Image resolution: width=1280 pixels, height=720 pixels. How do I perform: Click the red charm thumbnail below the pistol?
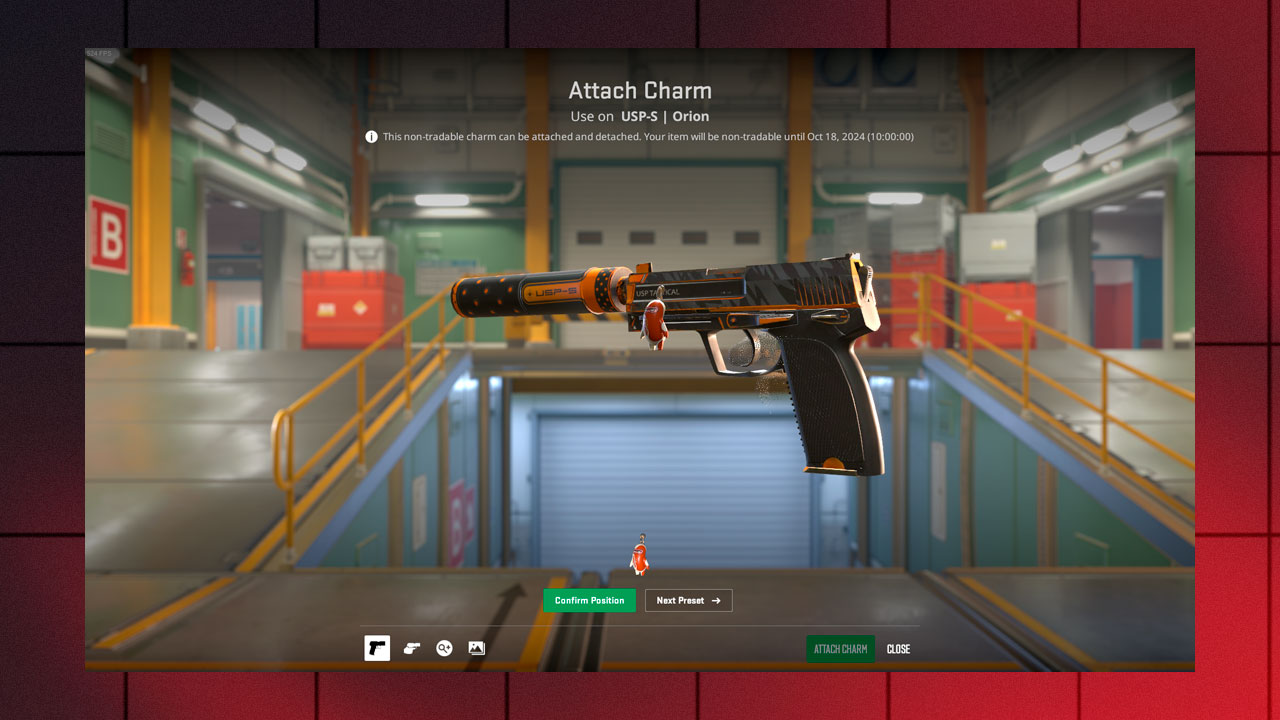coord(640,555)
